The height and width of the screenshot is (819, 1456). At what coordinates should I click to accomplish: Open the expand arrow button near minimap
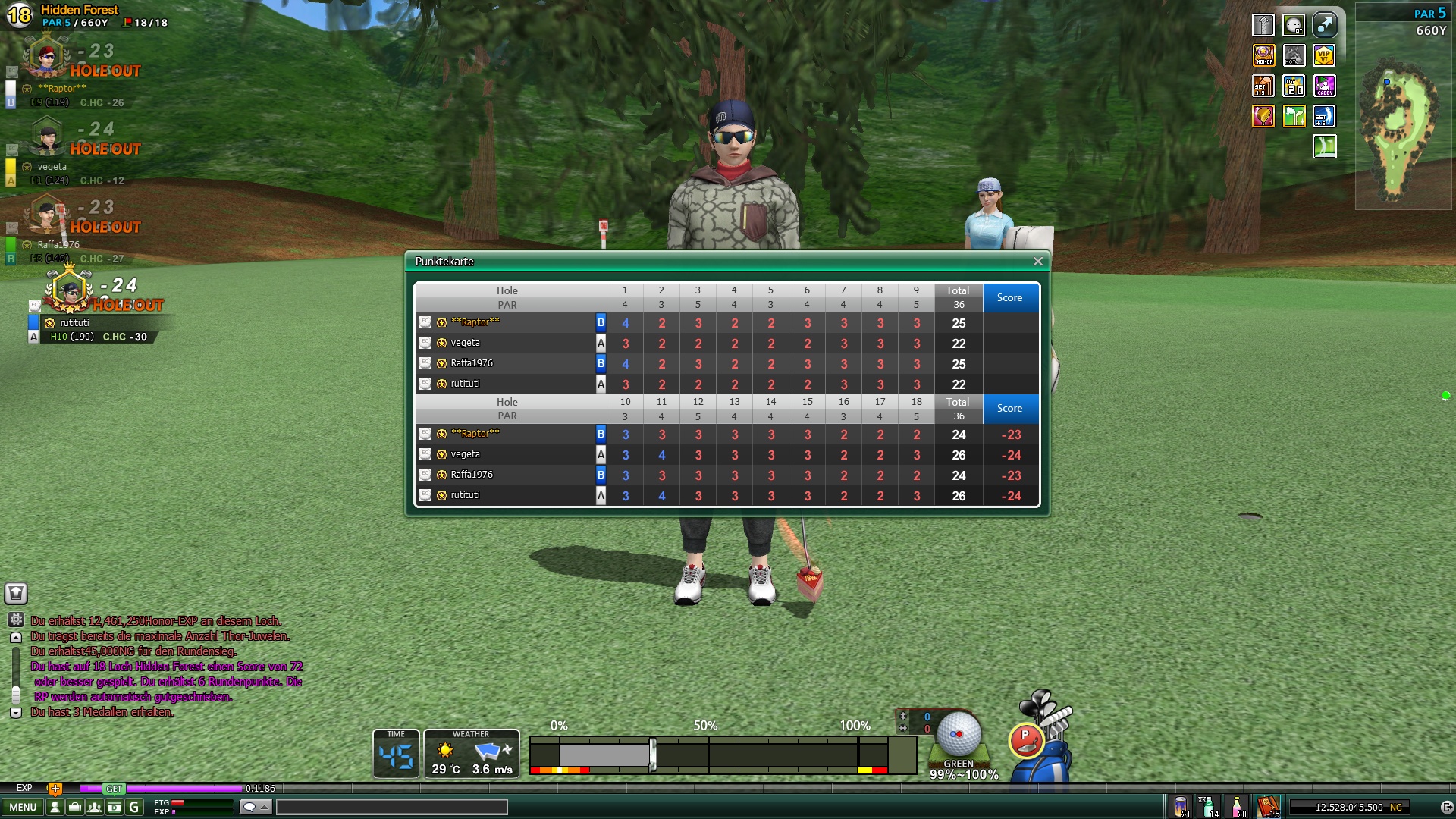(x=1324, y=25)
